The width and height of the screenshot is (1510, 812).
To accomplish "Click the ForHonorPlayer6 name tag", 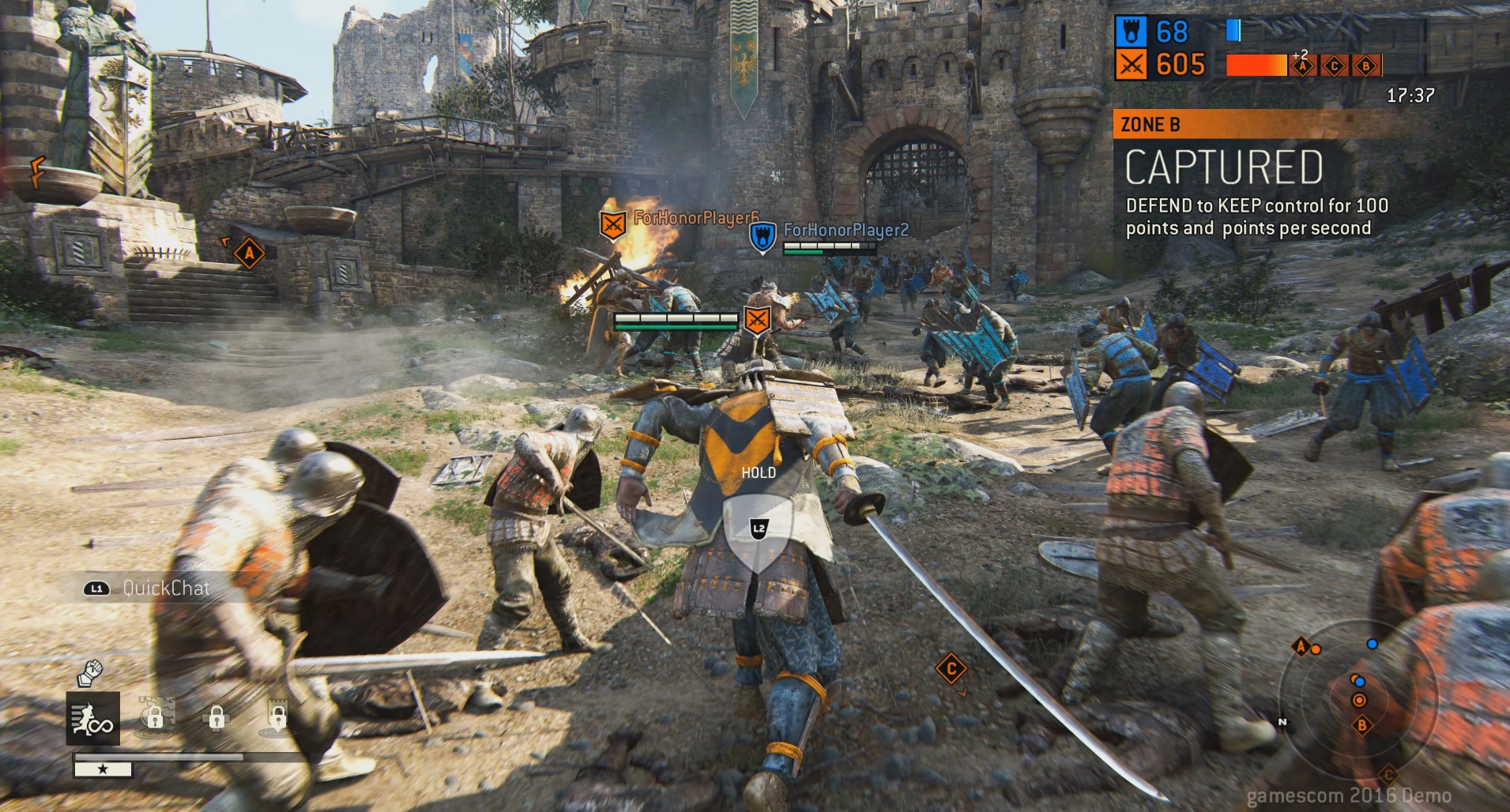I will pos(695,218).
